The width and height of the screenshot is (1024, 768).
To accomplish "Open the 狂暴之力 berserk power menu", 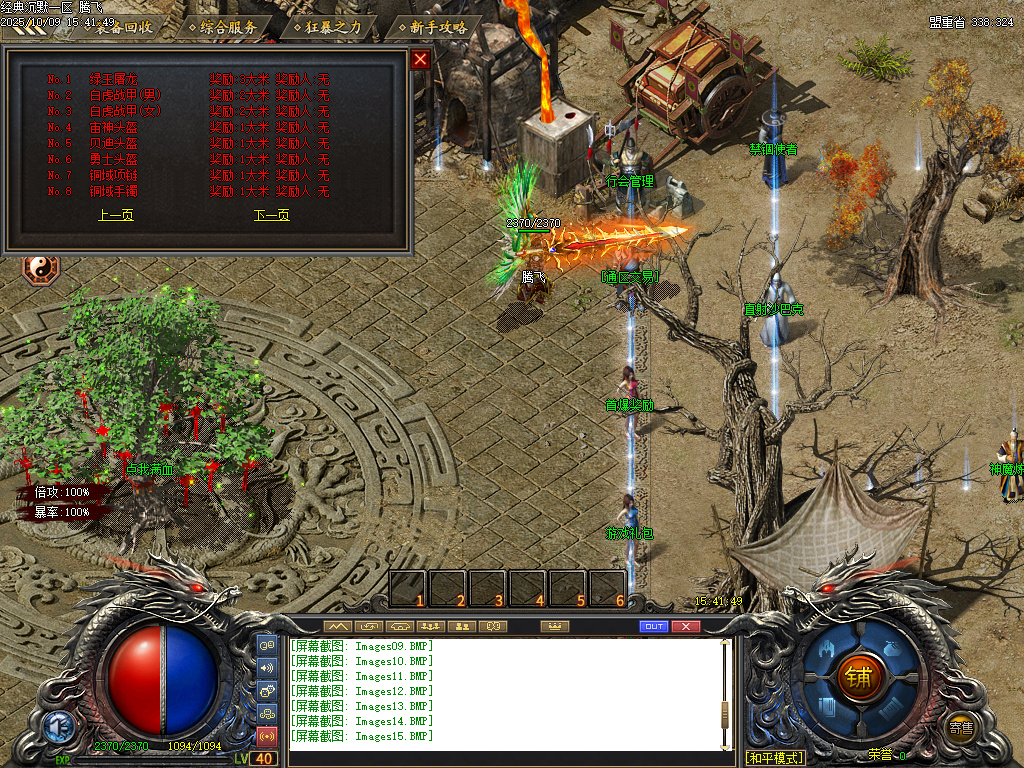I will (x=335, y=27).
